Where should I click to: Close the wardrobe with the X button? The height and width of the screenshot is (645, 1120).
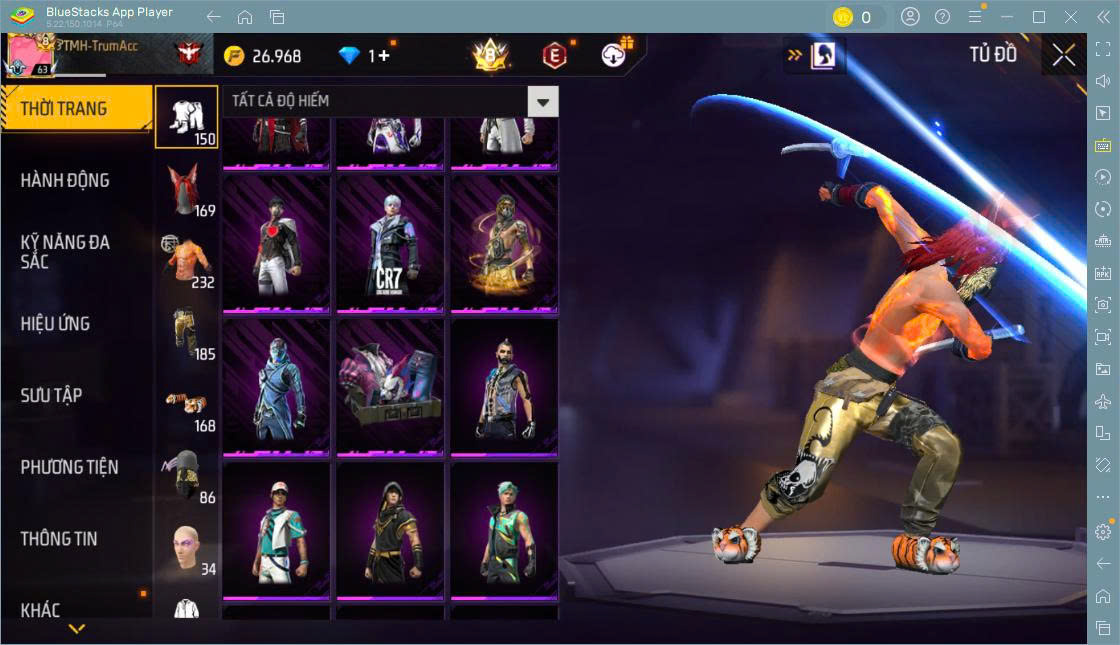1064,56
